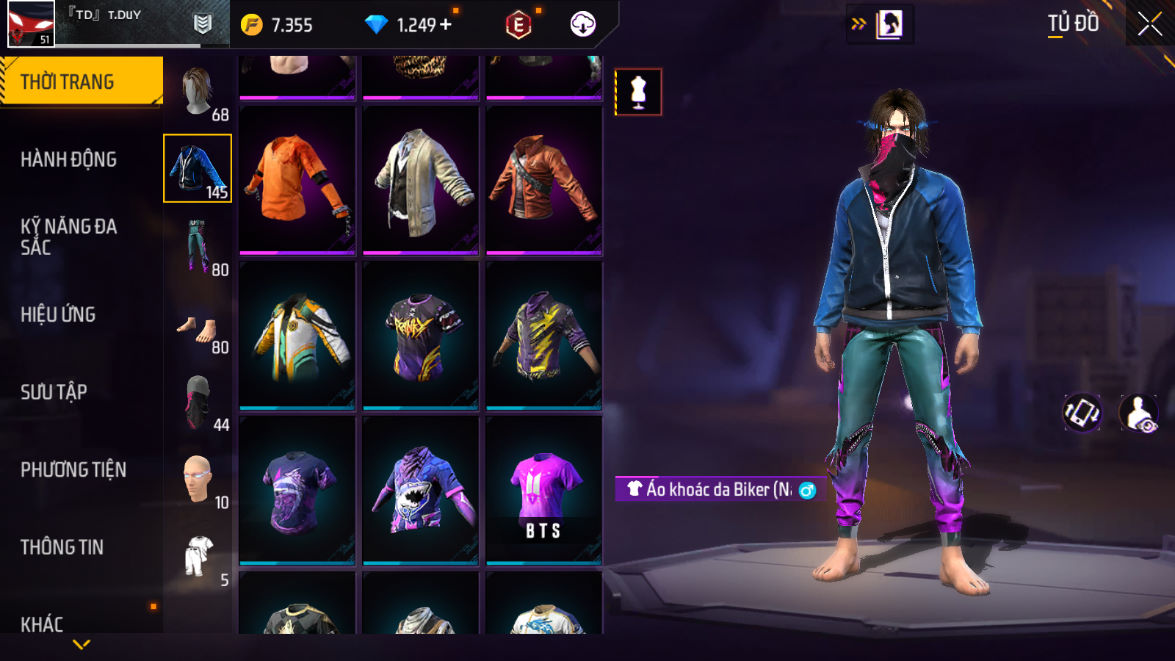
Task: Select the HIỆU ỨNG menu entry
Action: click(x=58, y=314)
